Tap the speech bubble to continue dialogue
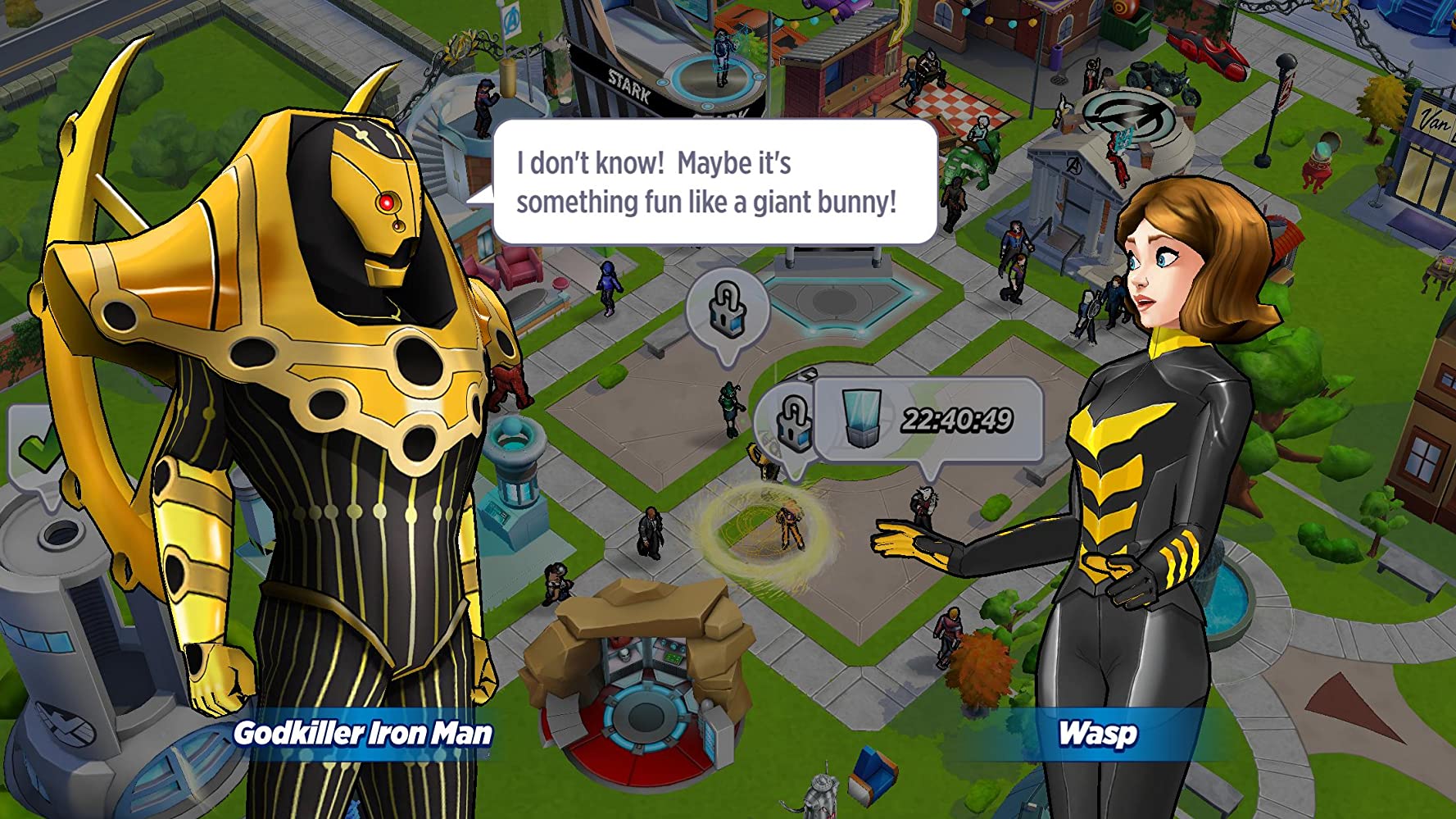This screenshot has height=819, width=1456. (714, 182)
